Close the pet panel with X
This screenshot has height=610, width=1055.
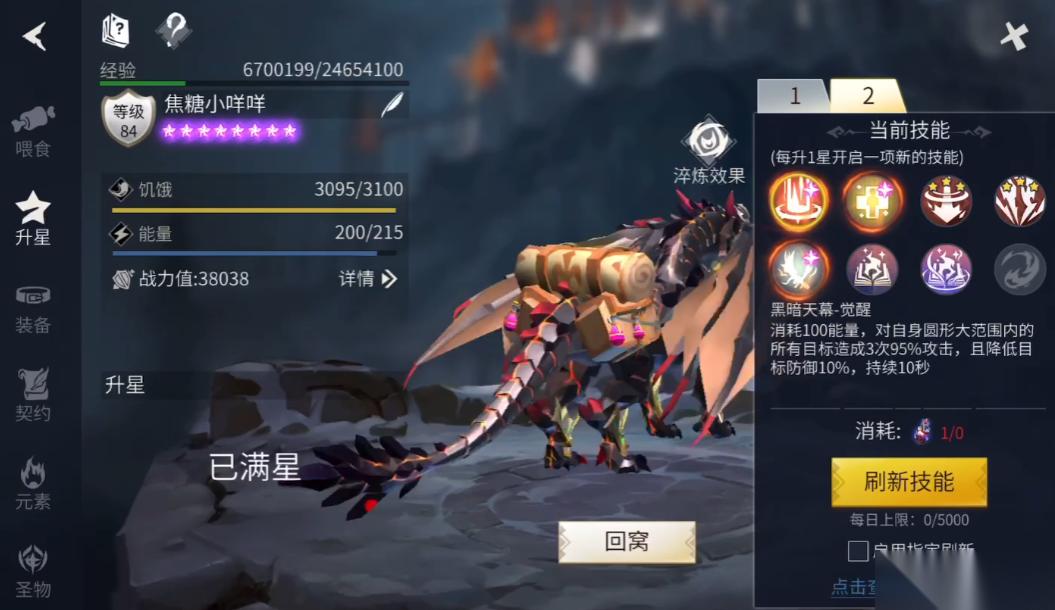(1014, 37)
